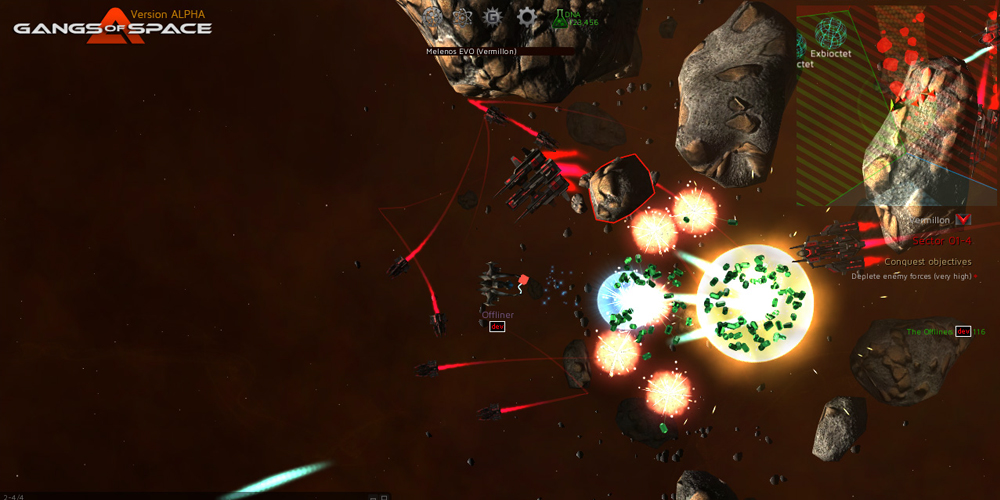Click the green DNA flask icon
1000x500 pixels.
coord(558,17)
